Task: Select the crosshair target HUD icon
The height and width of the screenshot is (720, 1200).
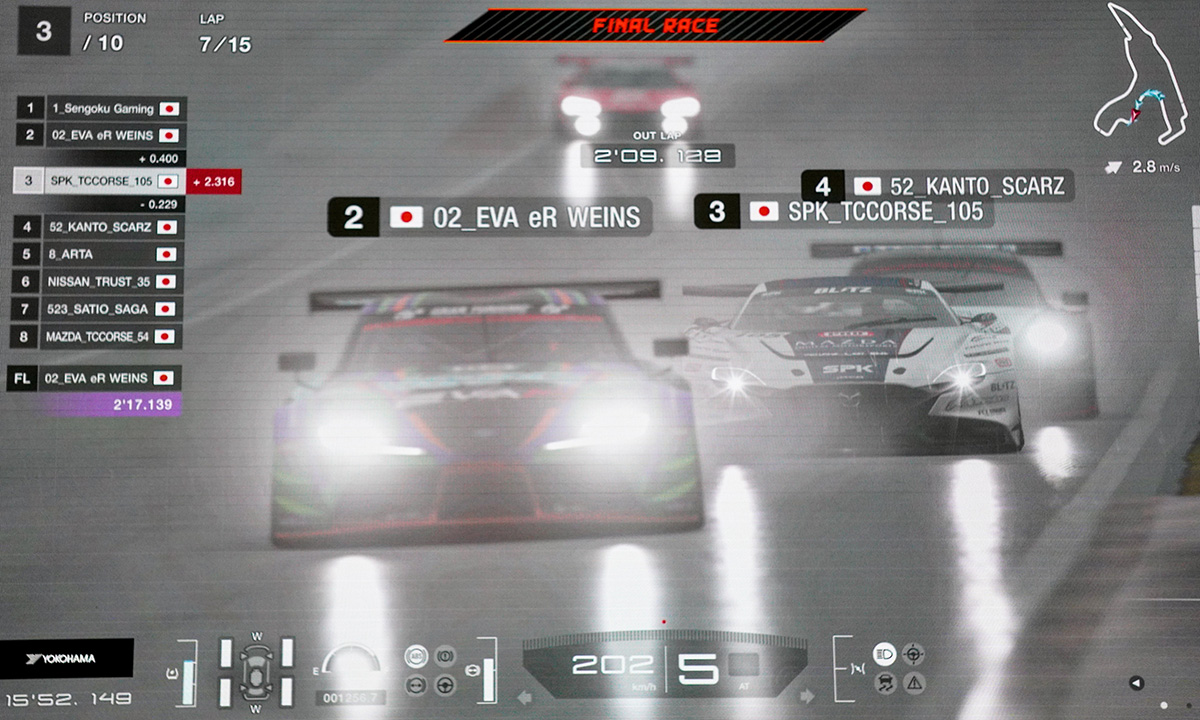Action: click(x=913, y=654)
